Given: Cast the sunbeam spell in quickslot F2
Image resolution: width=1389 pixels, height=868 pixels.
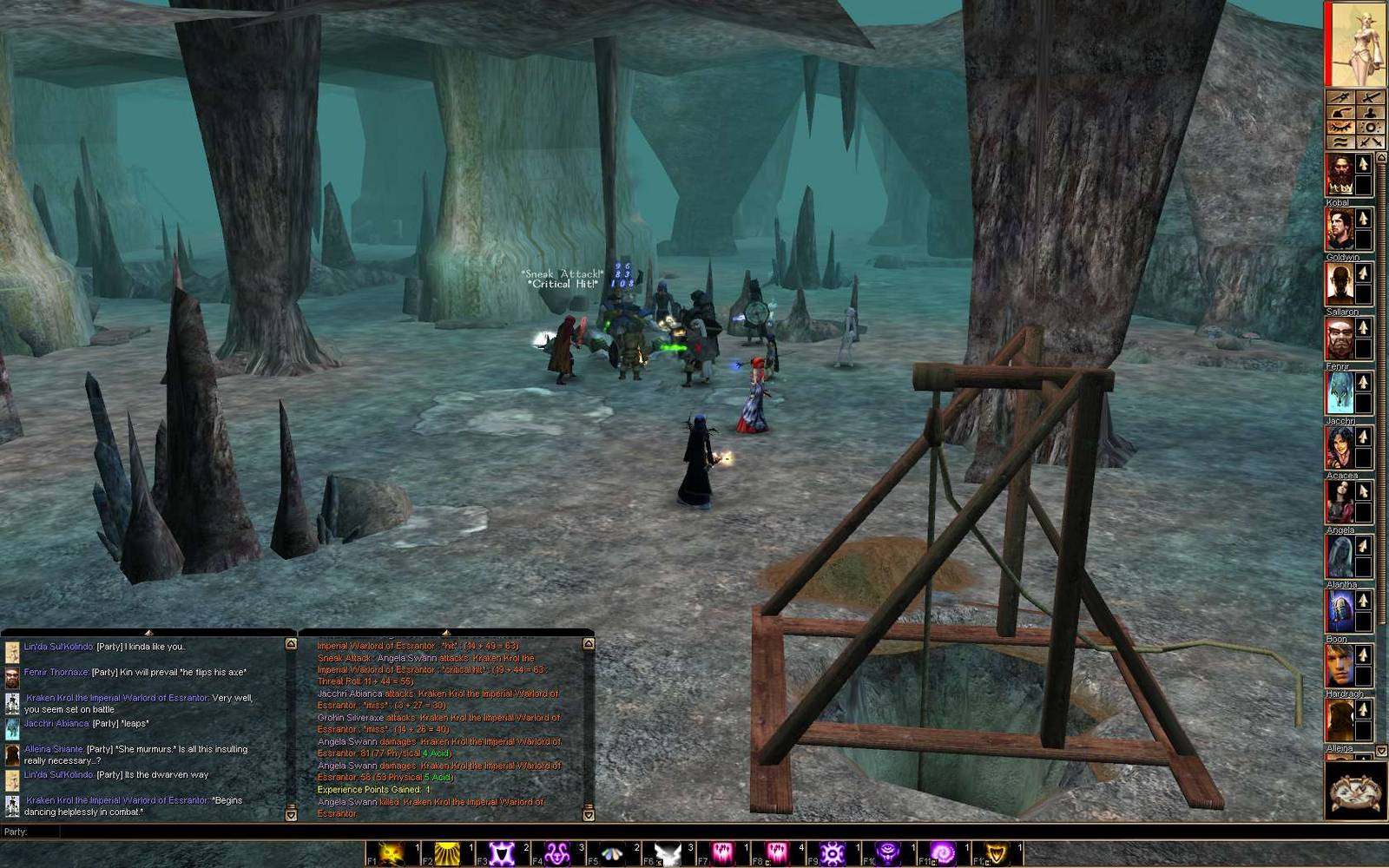Looking at the screenshot, I should tap(448, 852).
